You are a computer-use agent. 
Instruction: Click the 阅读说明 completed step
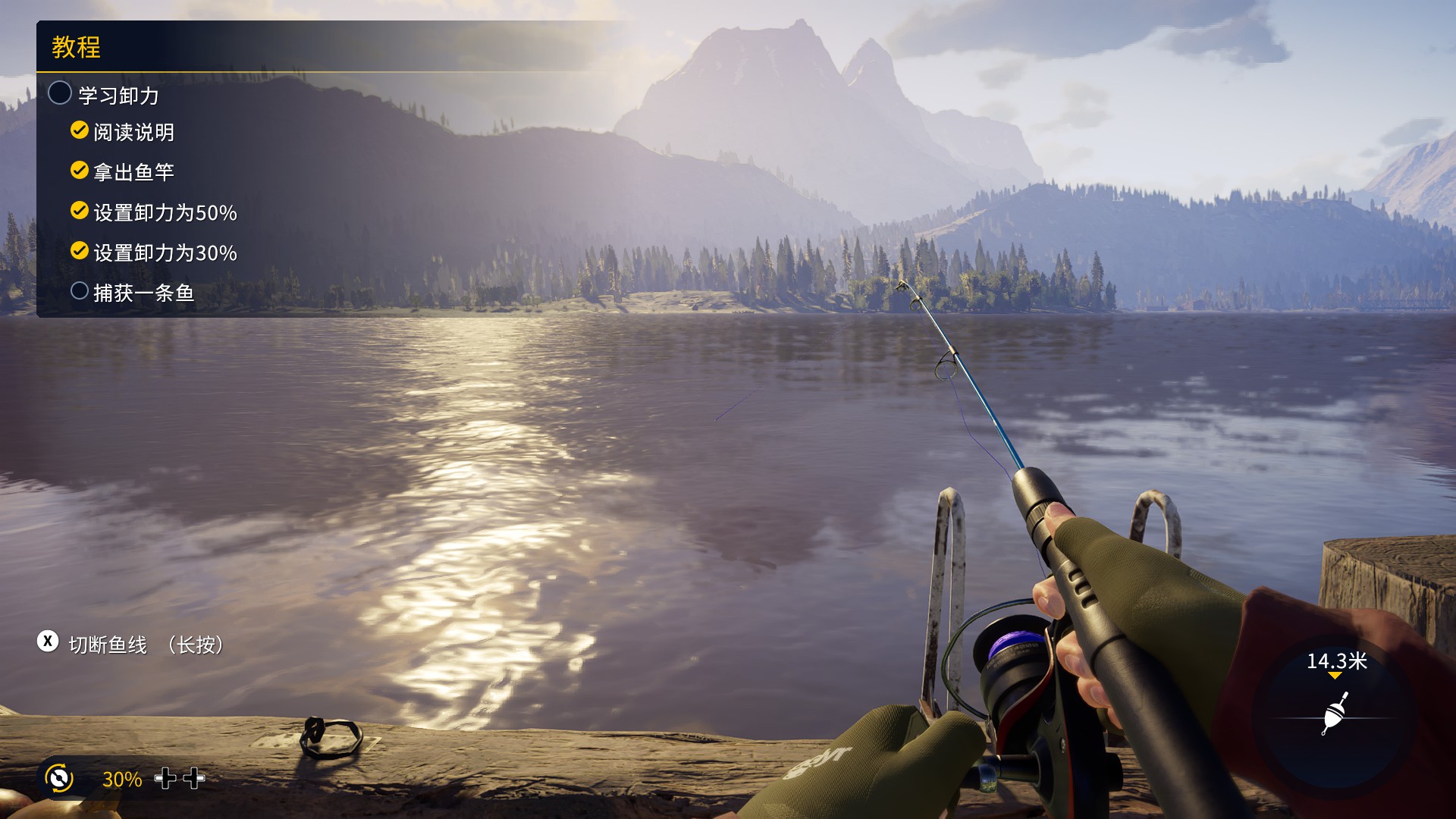[x=133, y=133]
